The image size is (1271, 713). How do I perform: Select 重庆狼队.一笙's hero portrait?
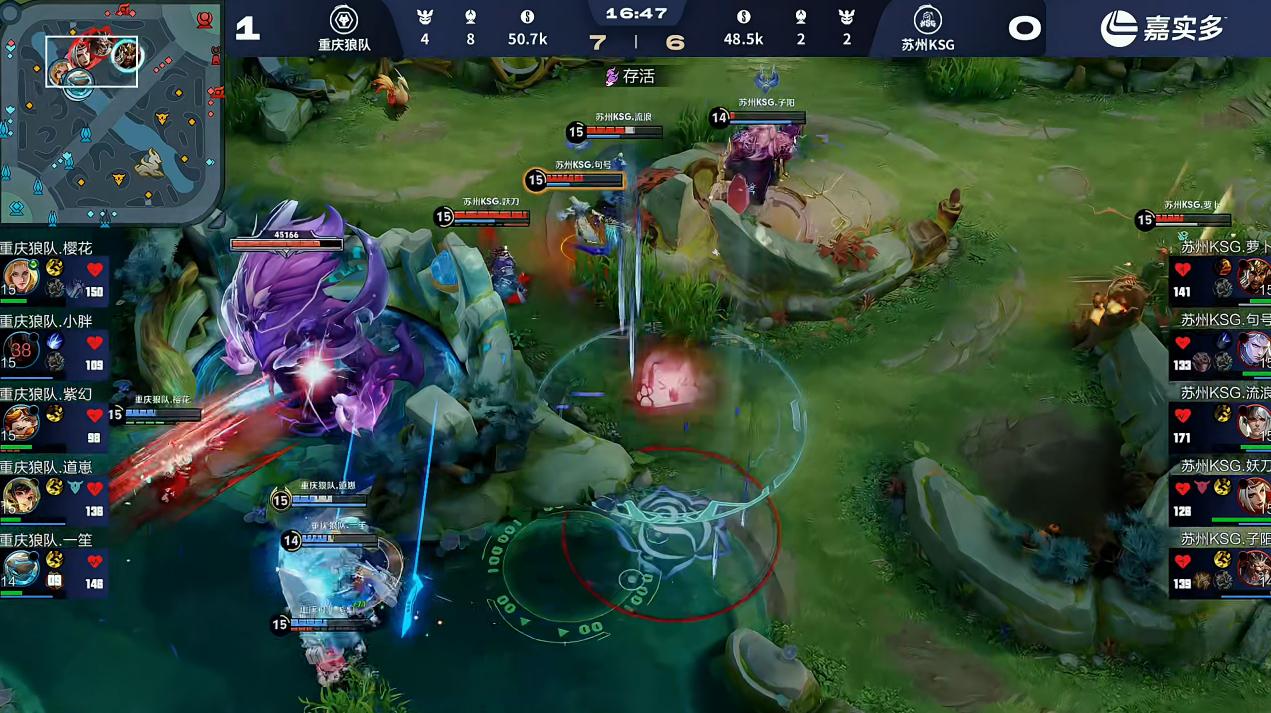tap(20, 567)
